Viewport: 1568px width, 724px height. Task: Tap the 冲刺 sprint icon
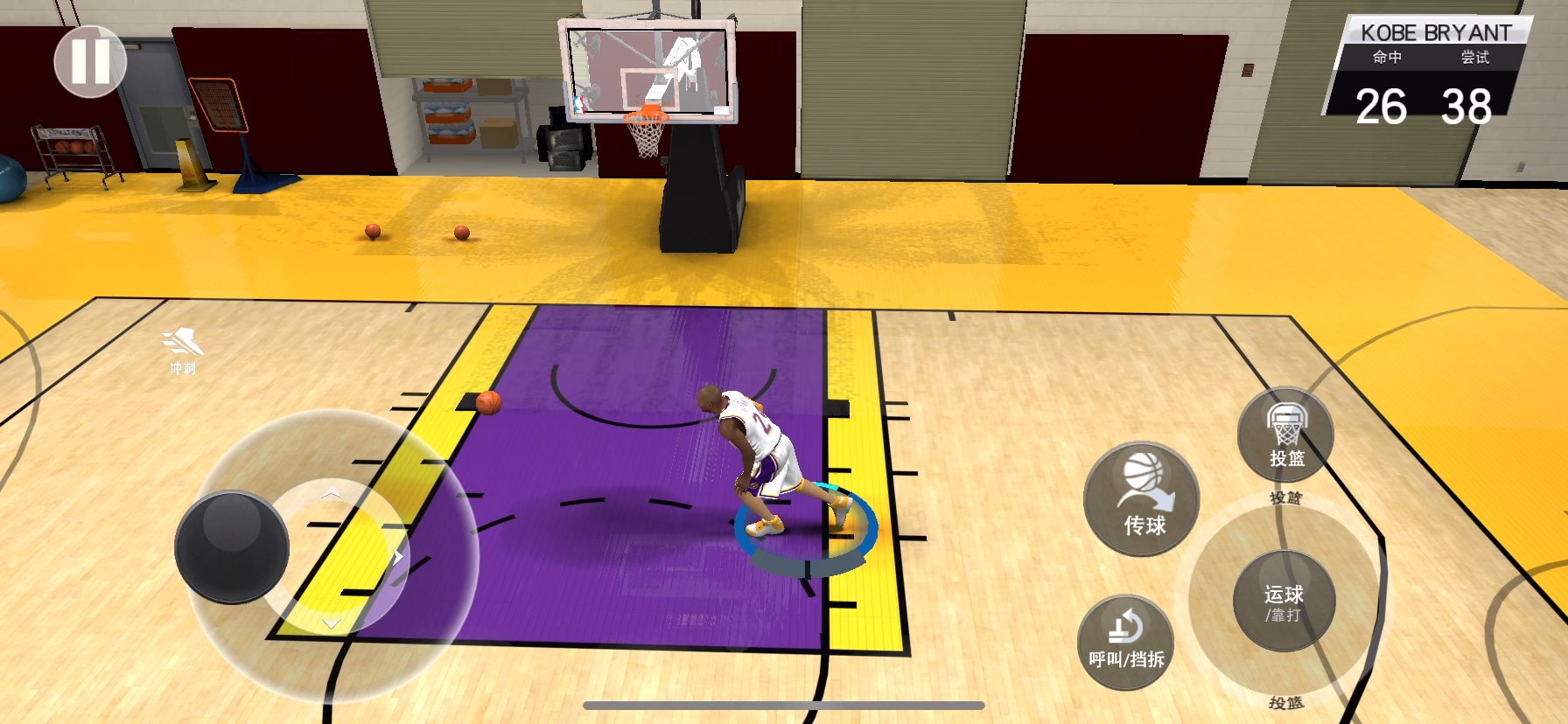tap(183, 350)
